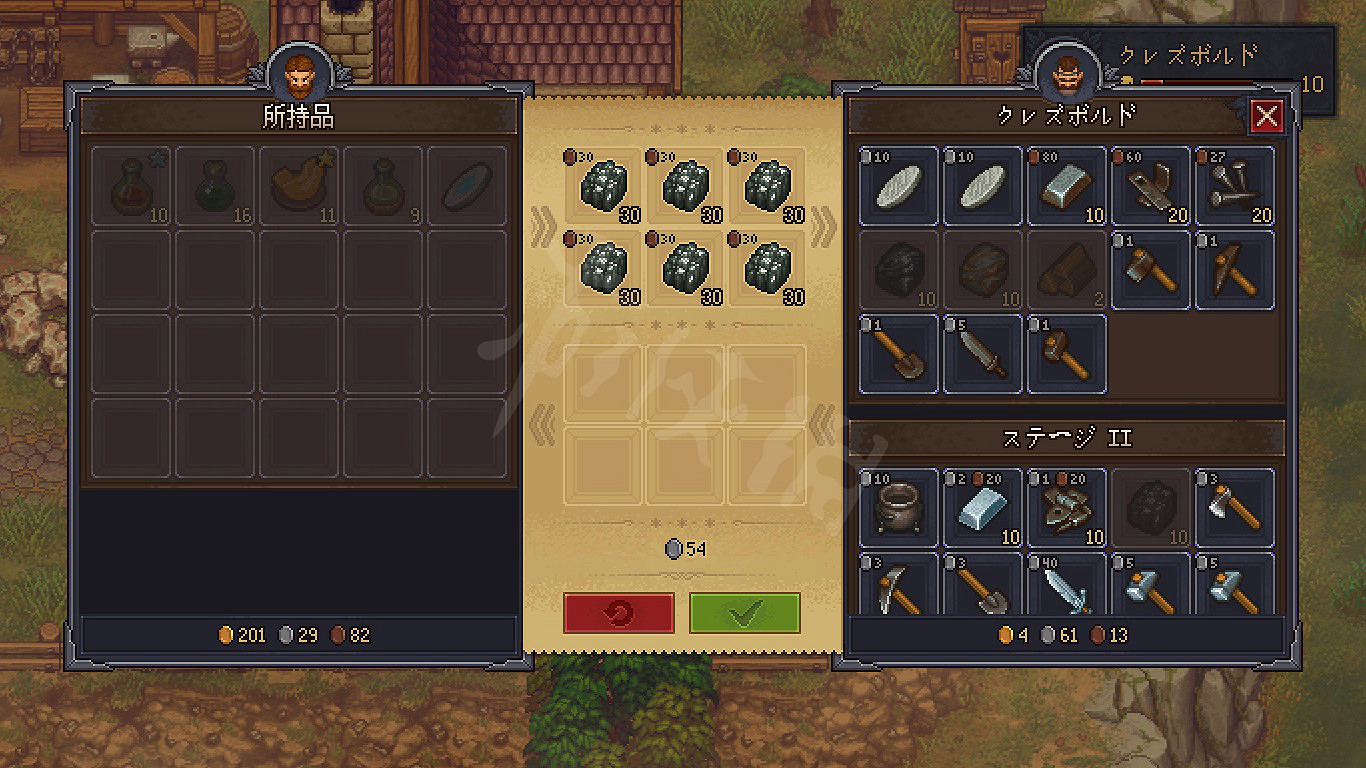Reset the trade with the red undo button
Image resolution: width=1366 pixels, height=768 pixels.
618,613
